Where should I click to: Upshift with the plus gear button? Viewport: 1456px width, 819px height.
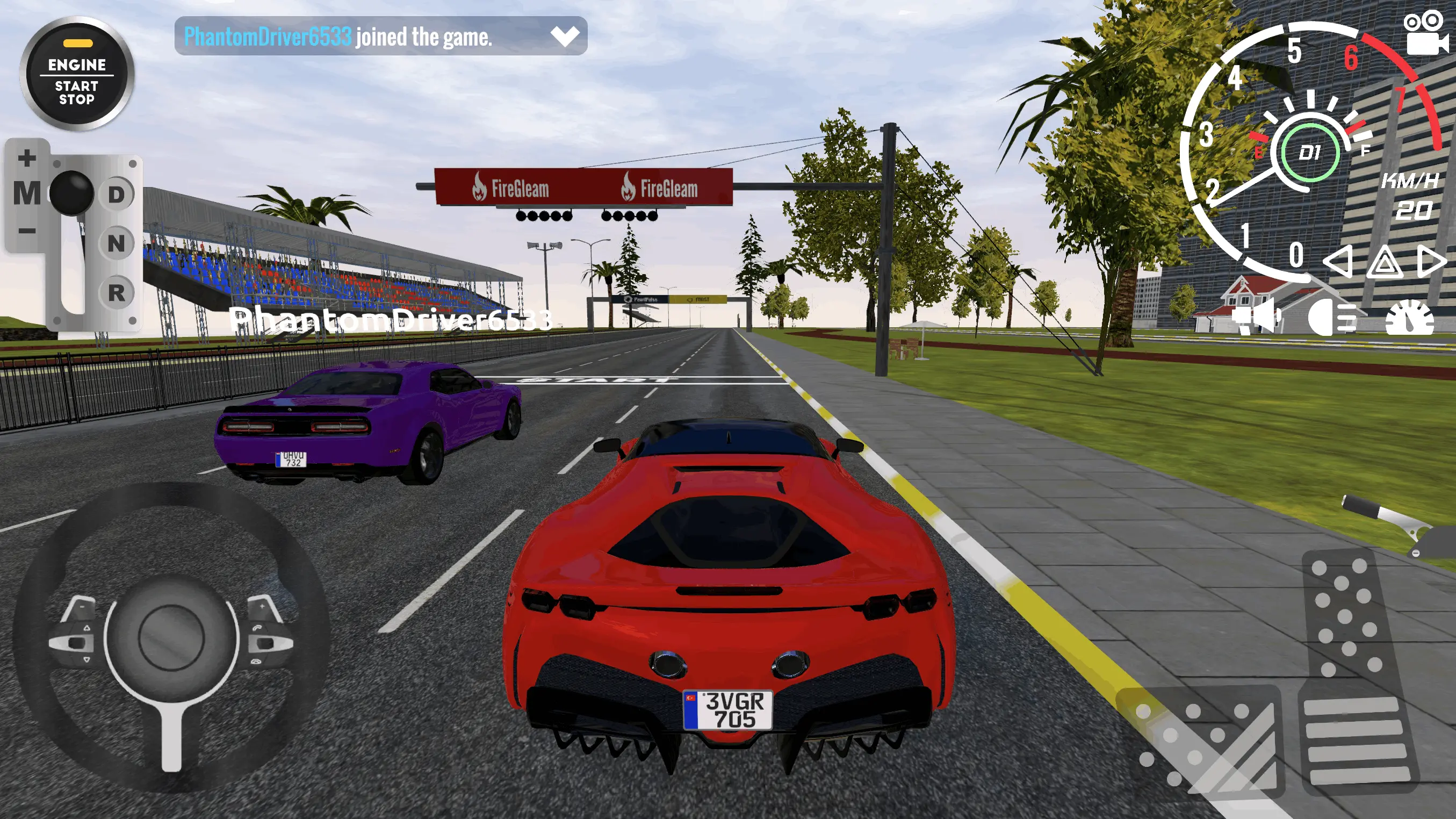tap(26, 157)
